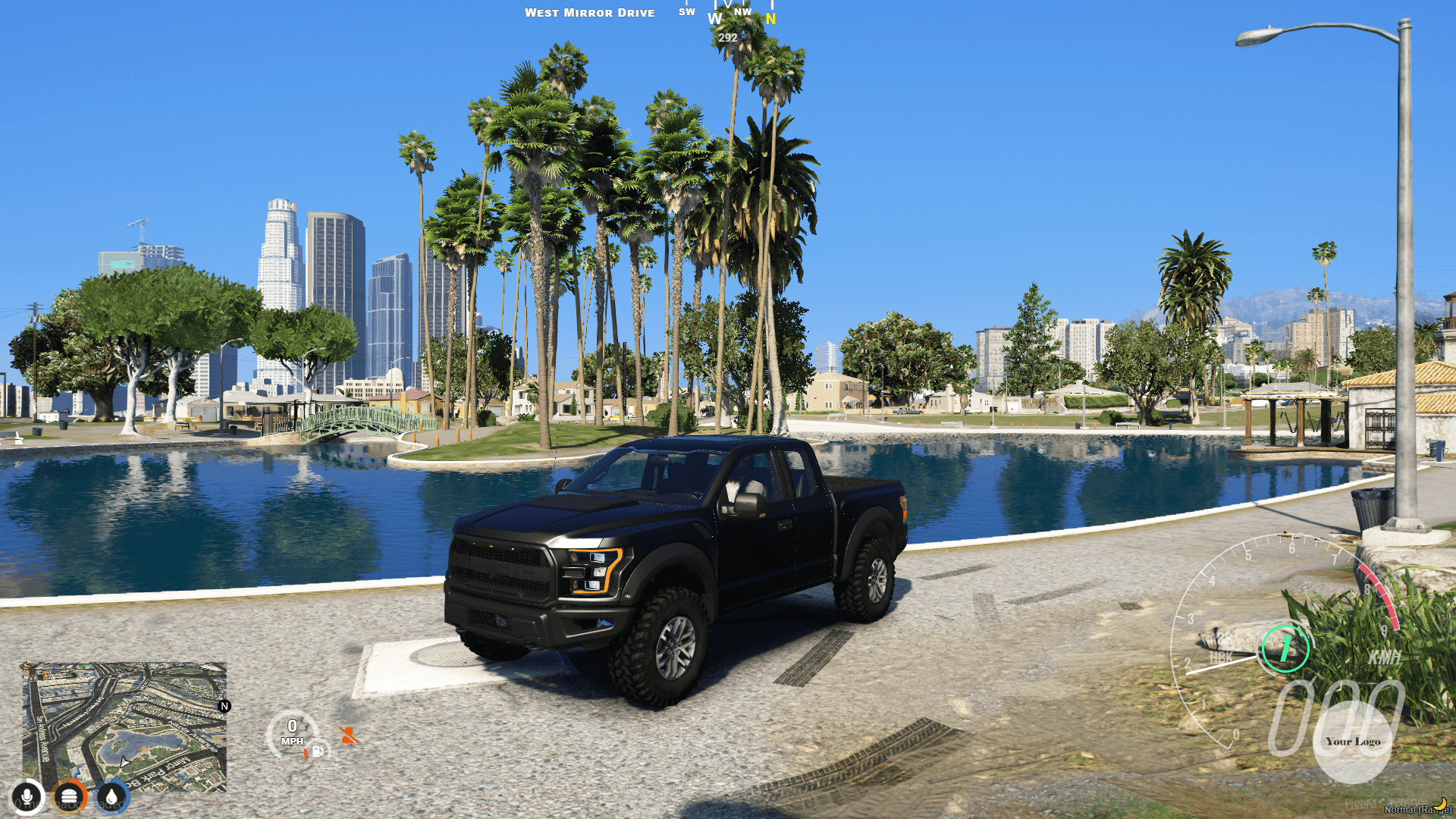Viewport: 1456px width, 819px height.
Task: Click the orange seatbelt warning icon
Action: tap(349, 735)
